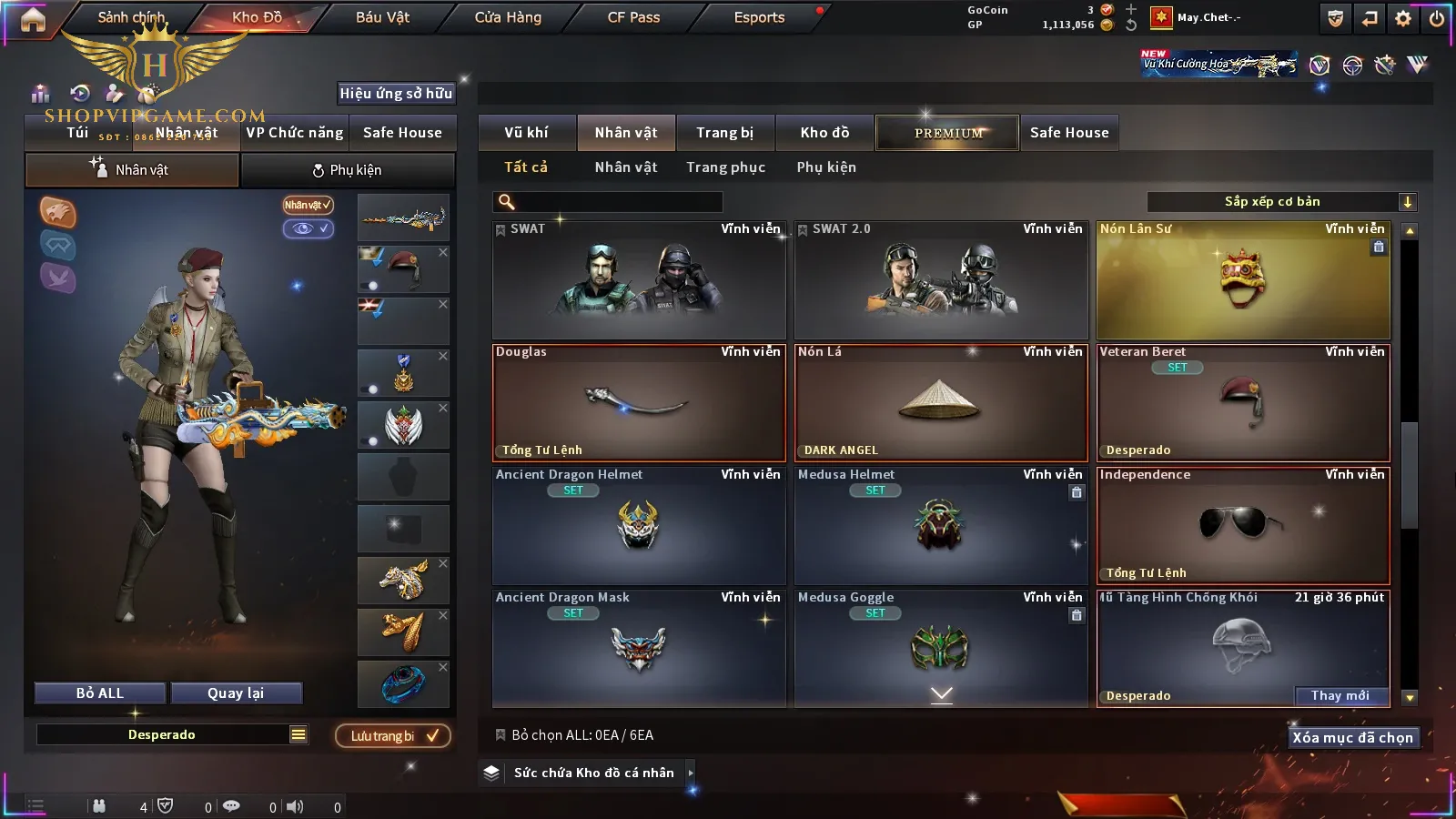Select the PREMIUM tab
This screenshot has height=819, width=1456.
click(x=947, y=133)
